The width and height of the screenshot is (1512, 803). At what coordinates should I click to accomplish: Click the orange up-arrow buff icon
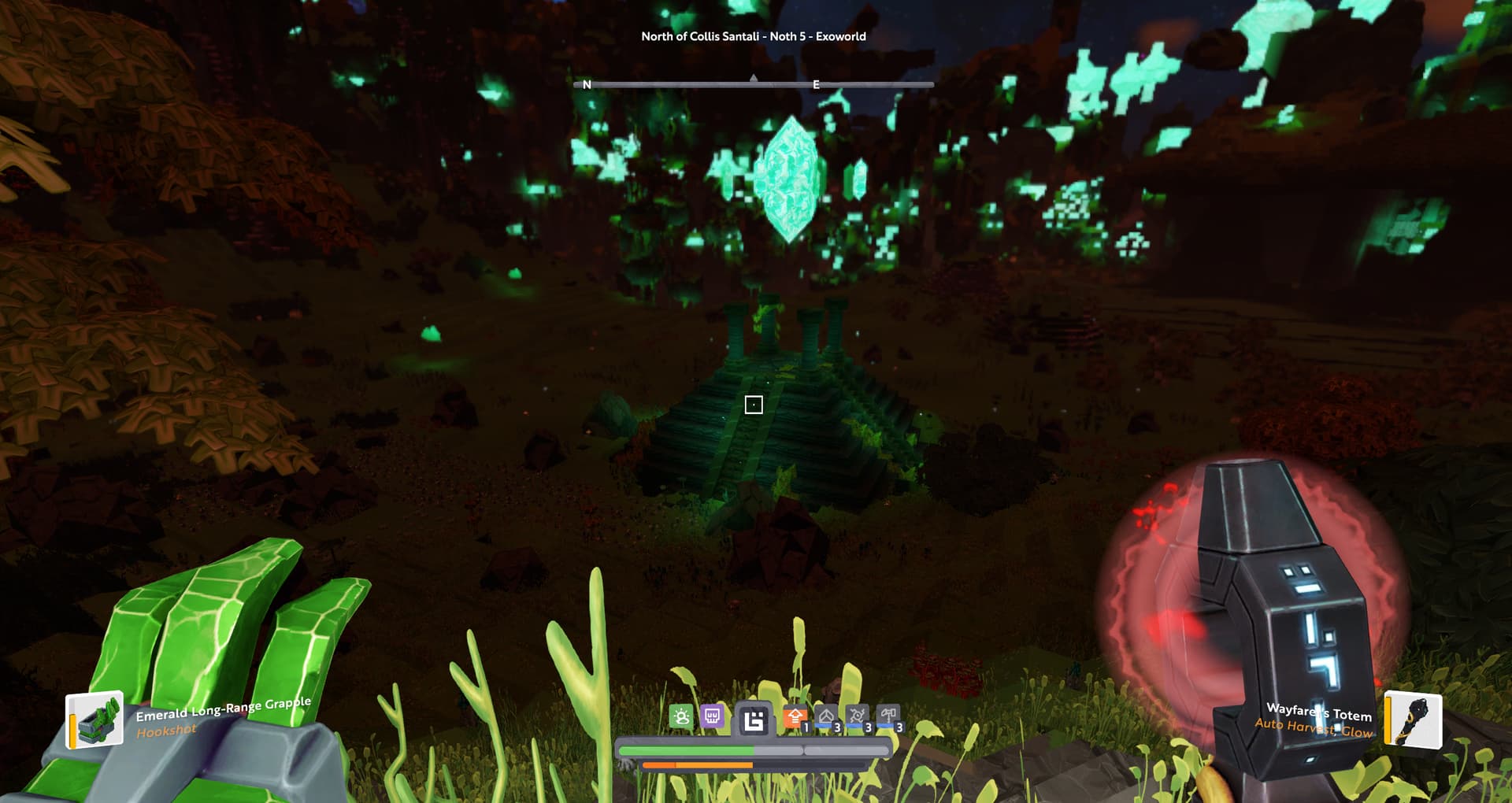coord(794,718)
